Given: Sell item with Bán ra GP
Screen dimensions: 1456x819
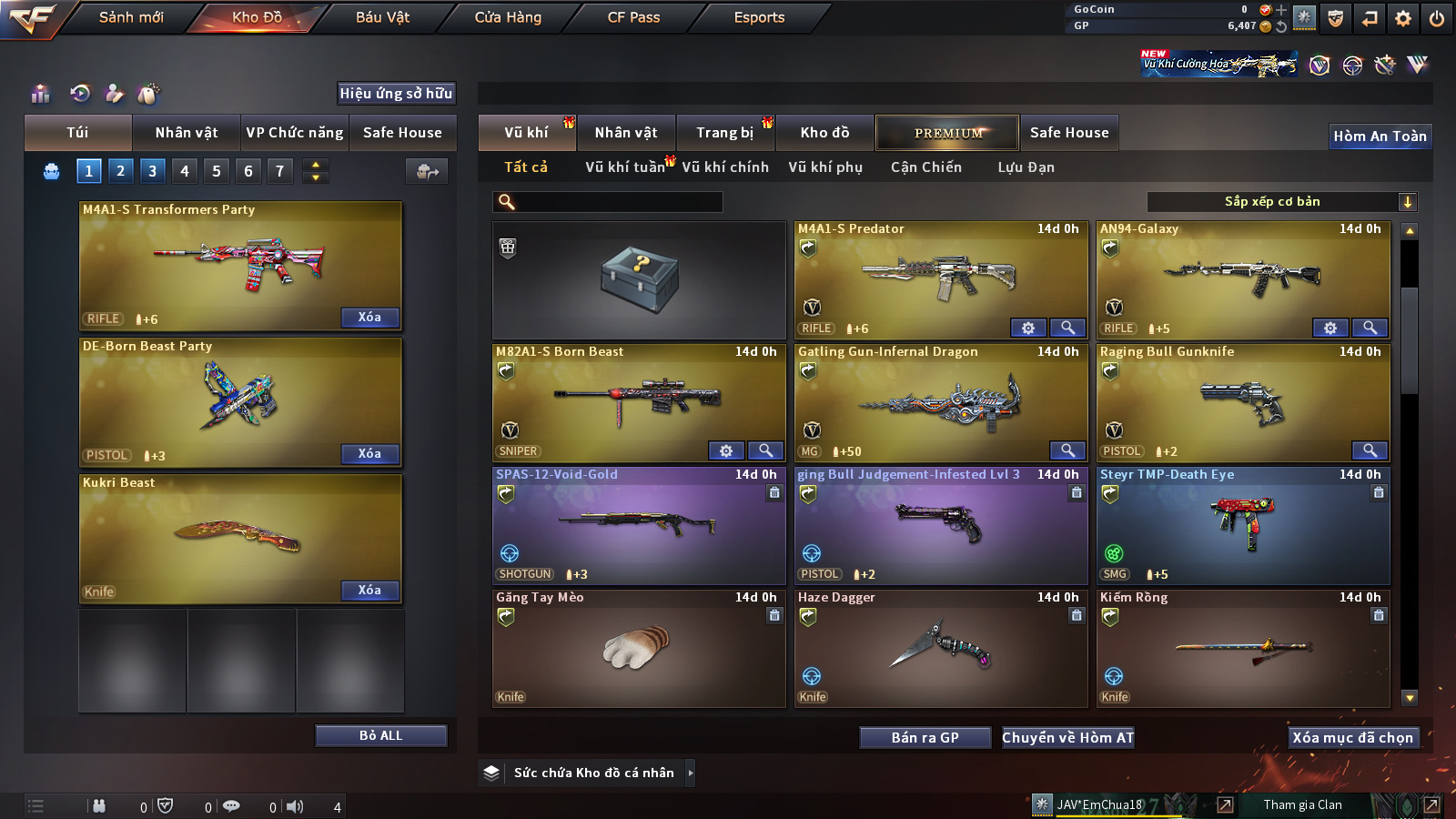Looking at the screenshot, I should (x=925, y=738).
